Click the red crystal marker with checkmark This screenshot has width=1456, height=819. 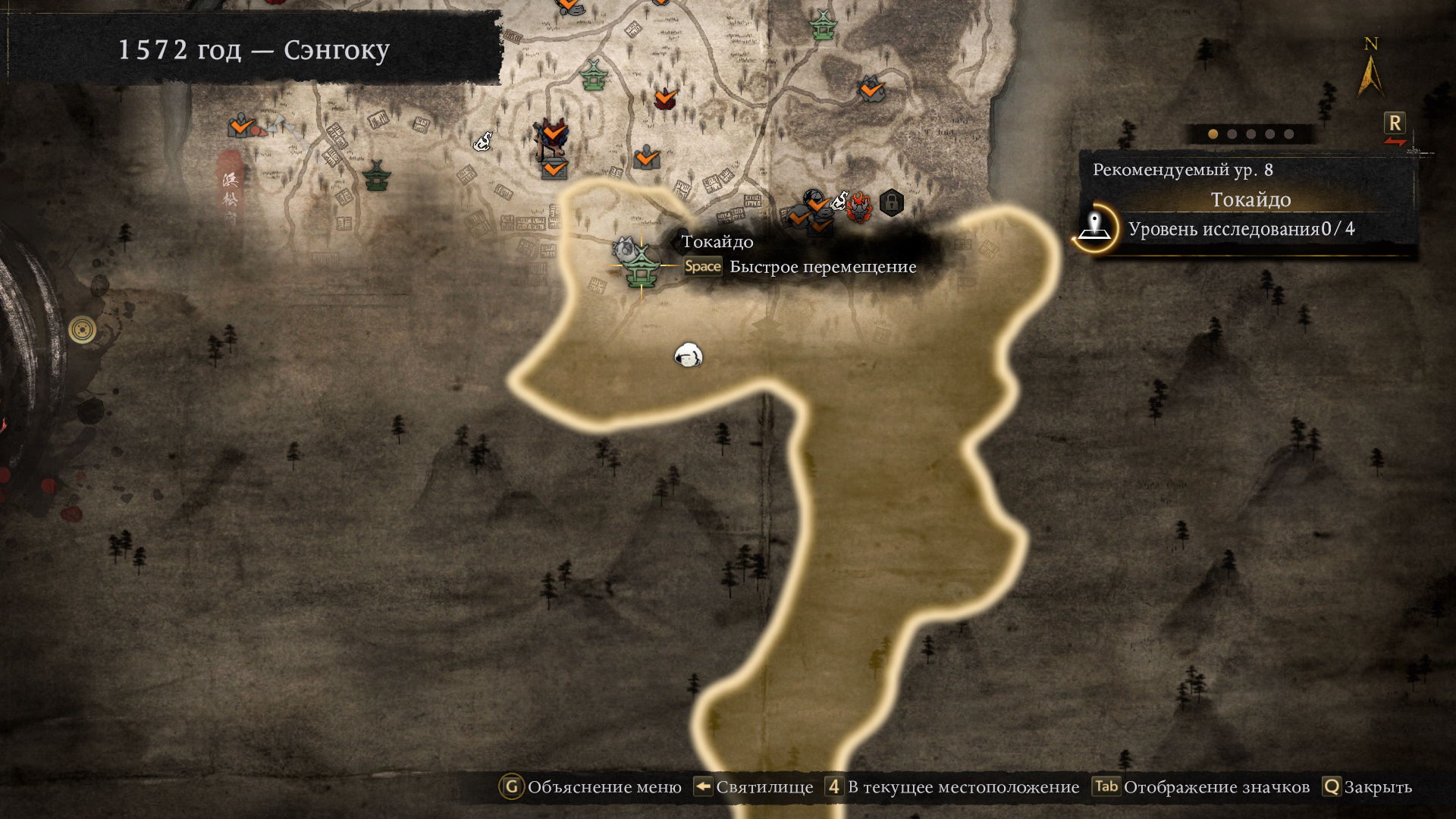click(x=665, y=98)
